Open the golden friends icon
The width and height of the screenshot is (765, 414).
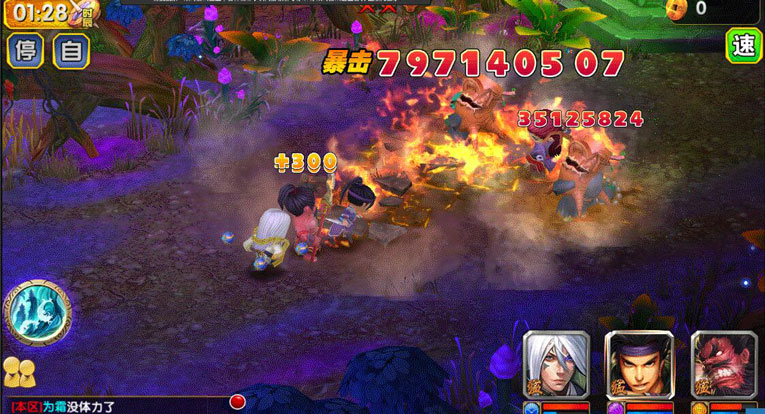click(x=18, y=372)
